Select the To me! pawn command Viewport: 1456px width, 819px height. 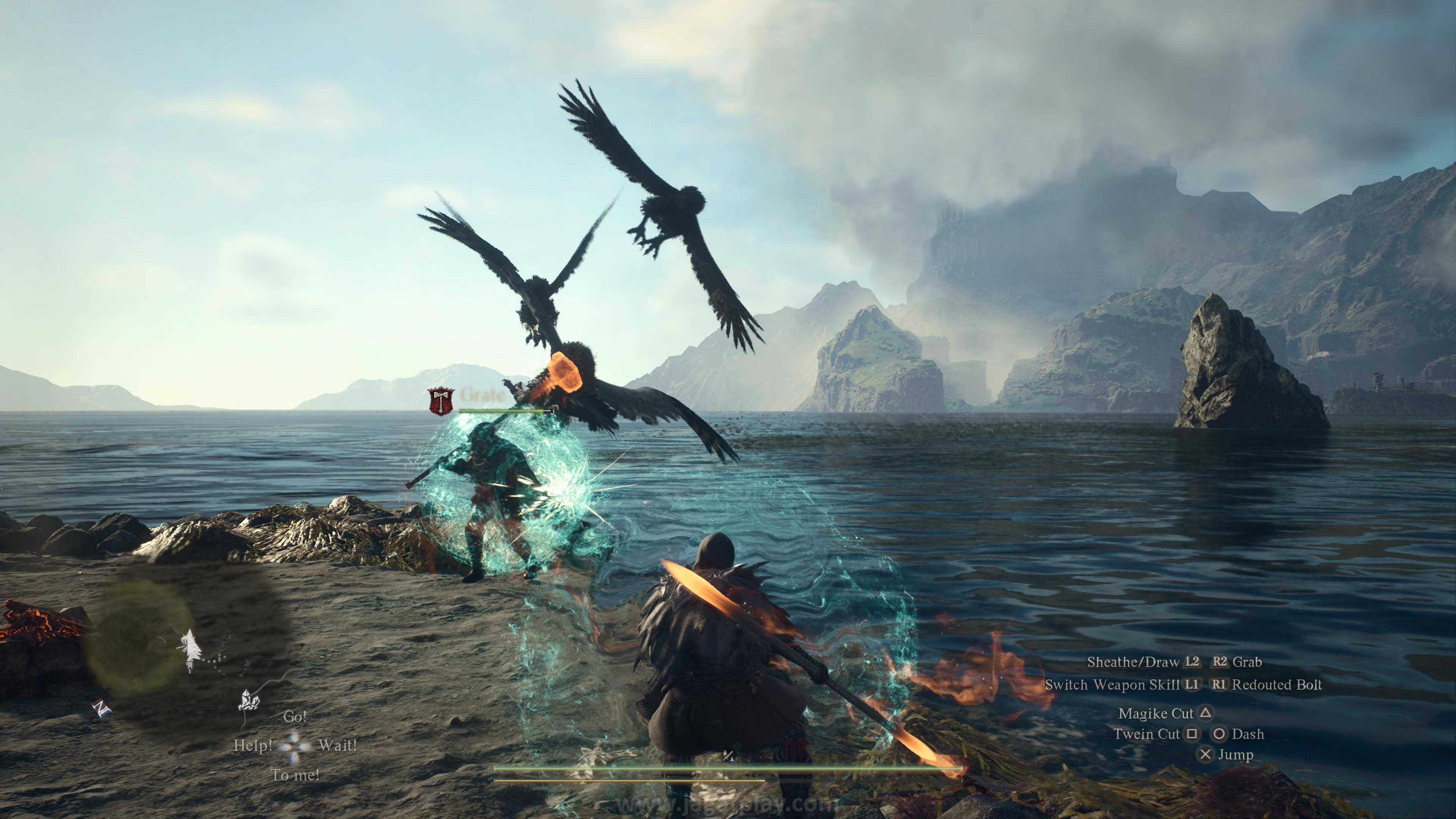[x=295, y=775]
